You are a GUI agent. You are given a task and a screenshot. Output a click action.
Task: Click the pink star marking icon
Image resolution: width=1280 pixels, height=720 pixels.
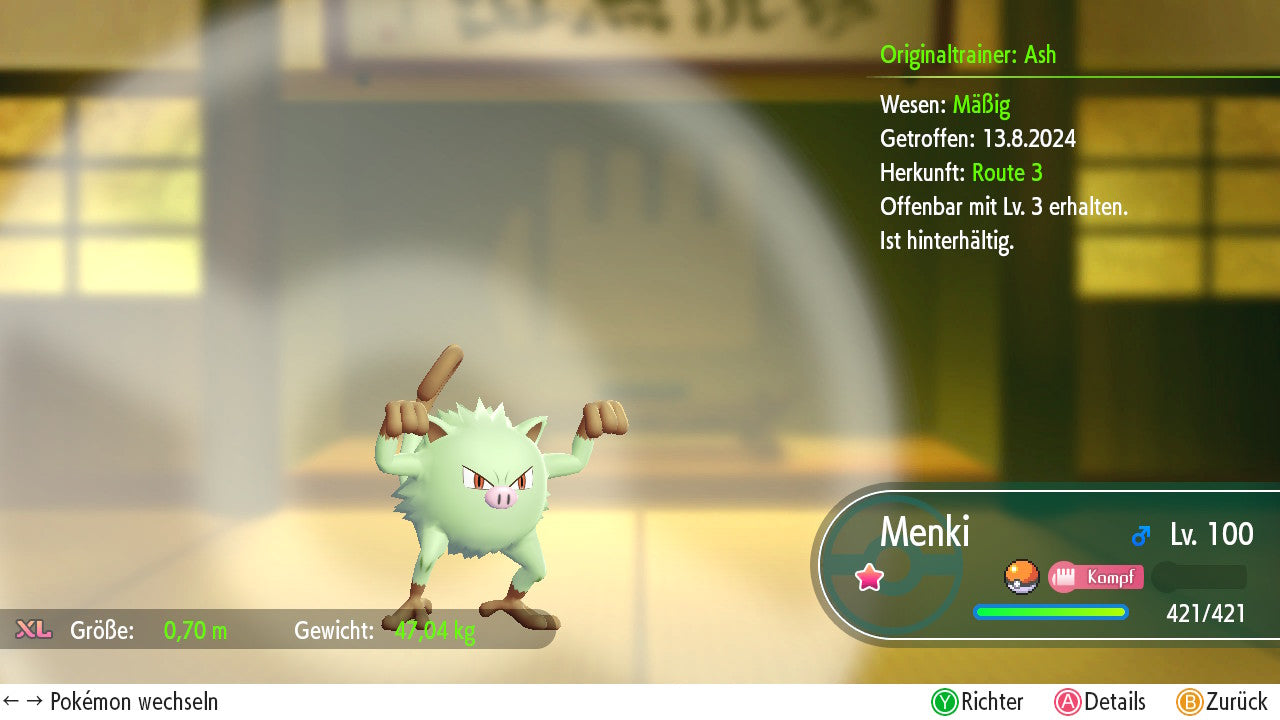pos(870,577)
